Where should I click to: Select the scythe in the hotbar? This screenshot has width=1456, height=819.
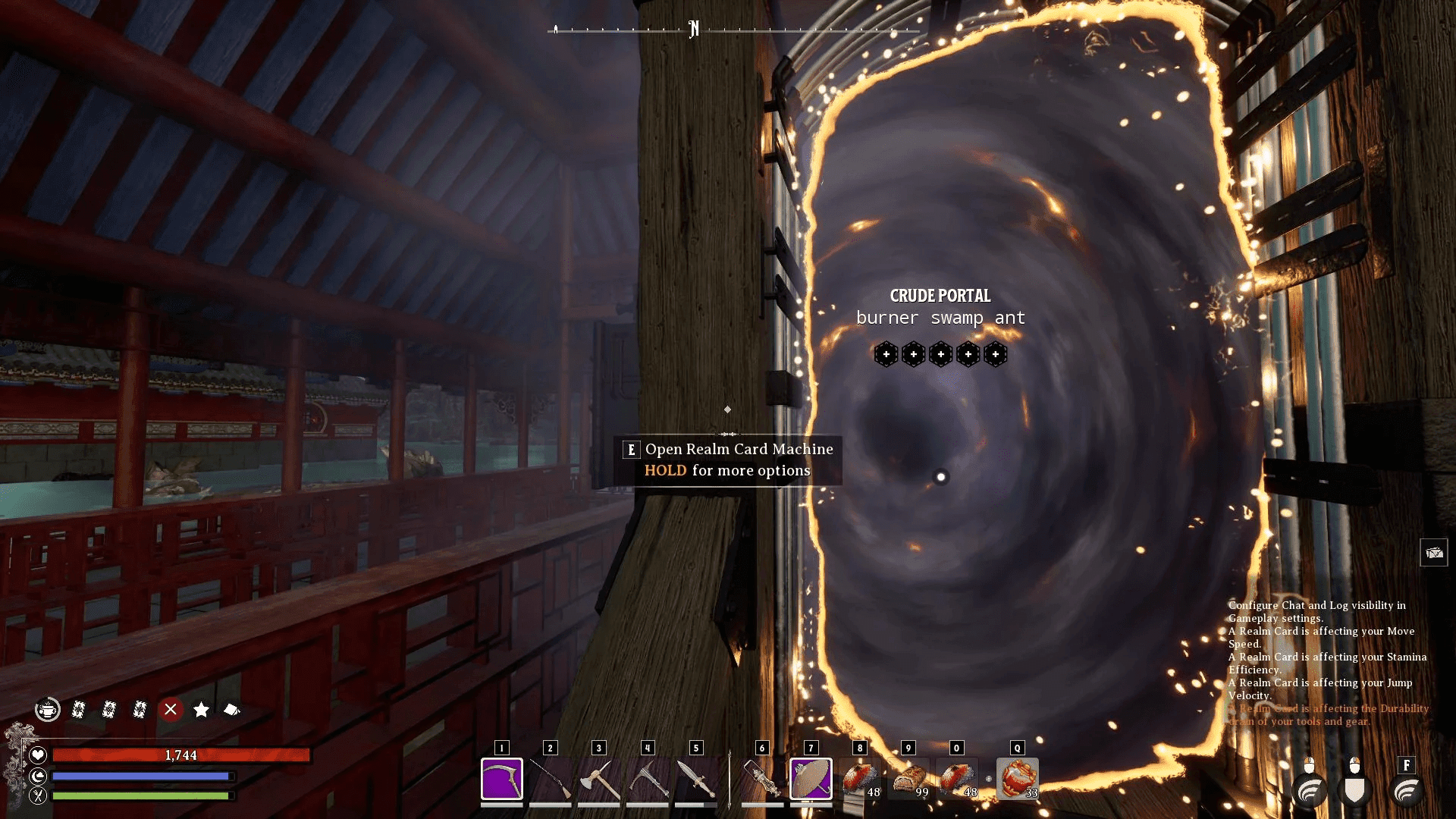[501, 779]
